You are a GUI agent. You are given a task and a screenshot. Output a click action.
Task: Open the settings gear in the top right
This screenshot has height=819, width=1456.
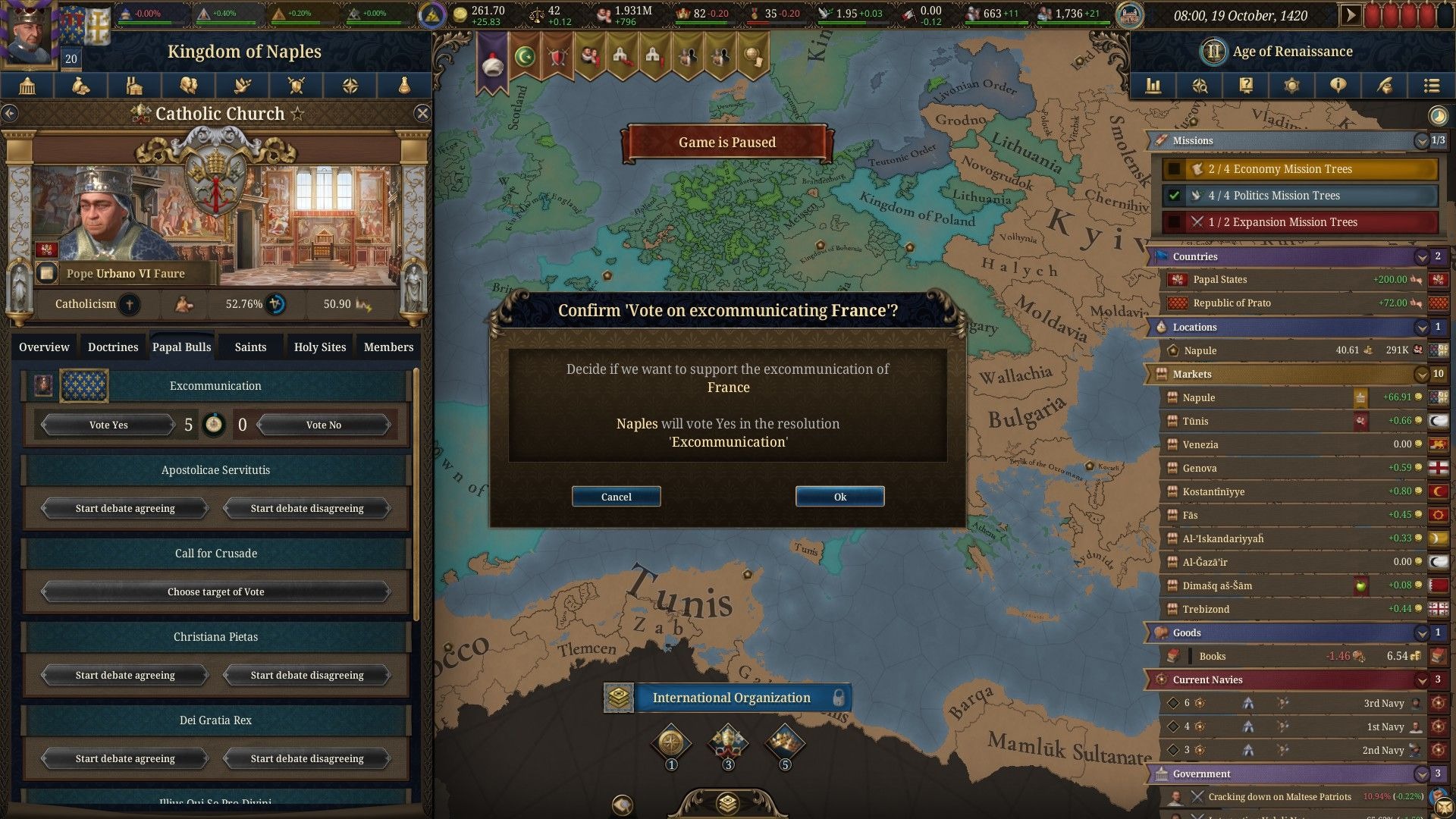coord(1292,86)
